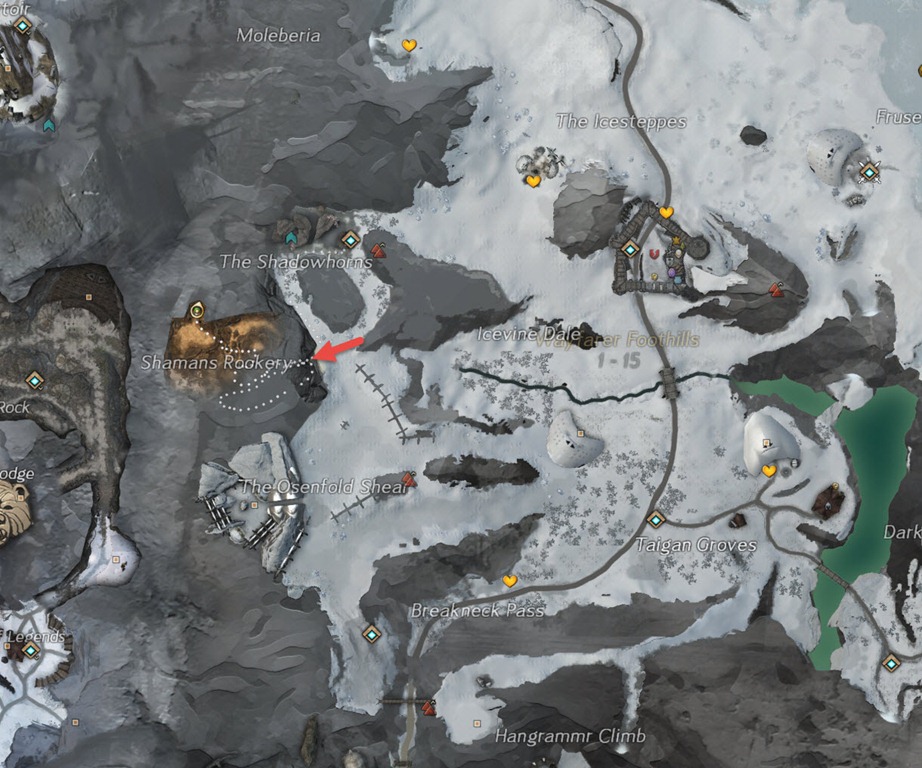Select the heart above Breakneck Pass label

point(509,581)
